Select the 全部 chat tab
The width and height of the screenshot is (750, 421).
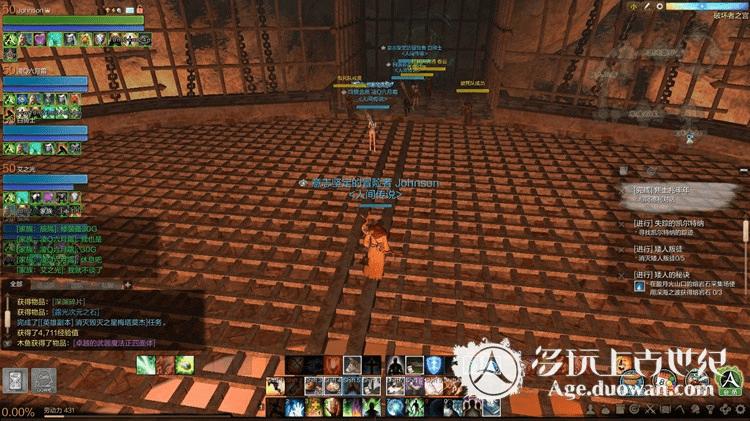[x=16, y=284]
